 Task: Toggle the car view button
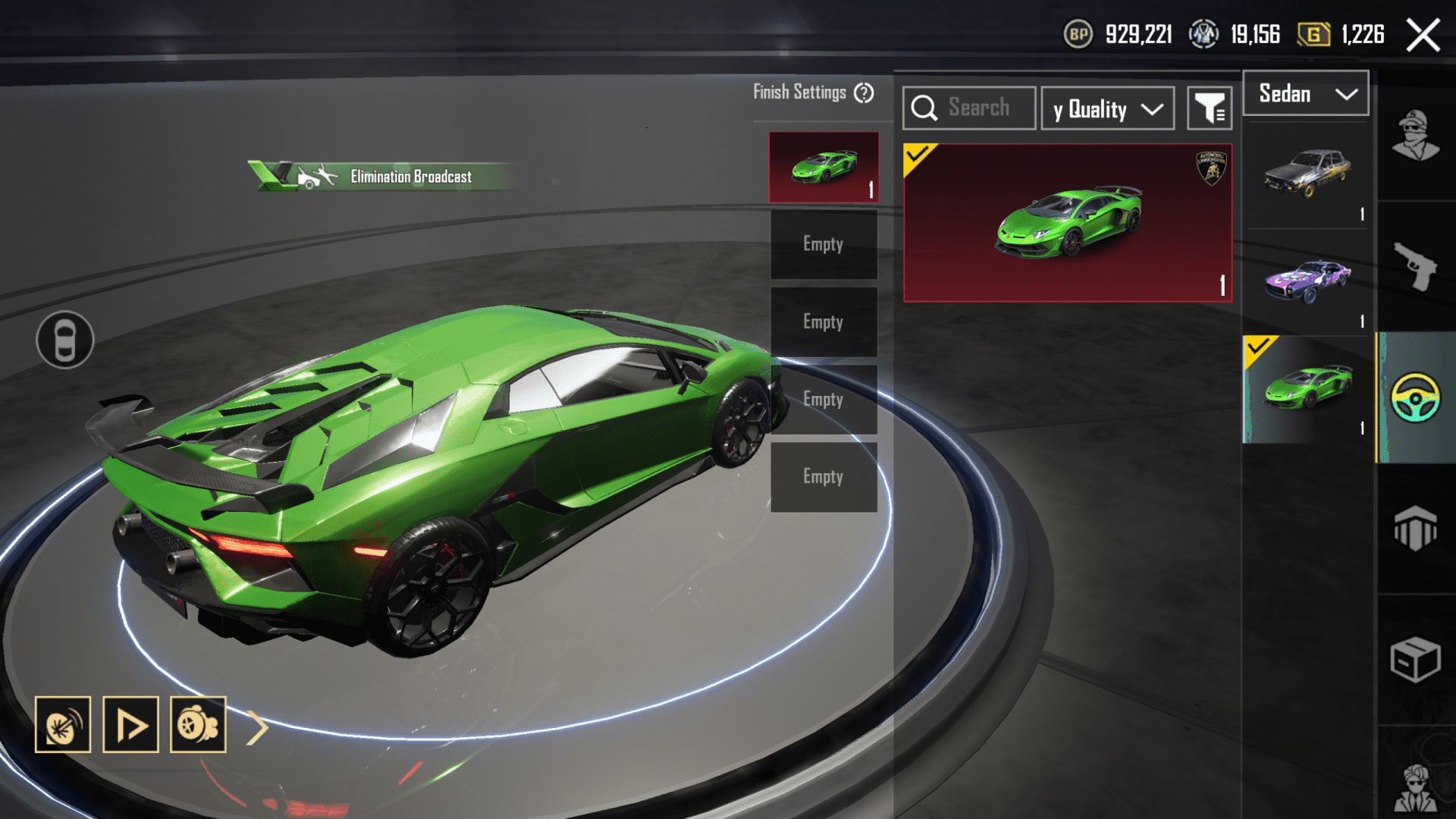click(x=65, y=340)
